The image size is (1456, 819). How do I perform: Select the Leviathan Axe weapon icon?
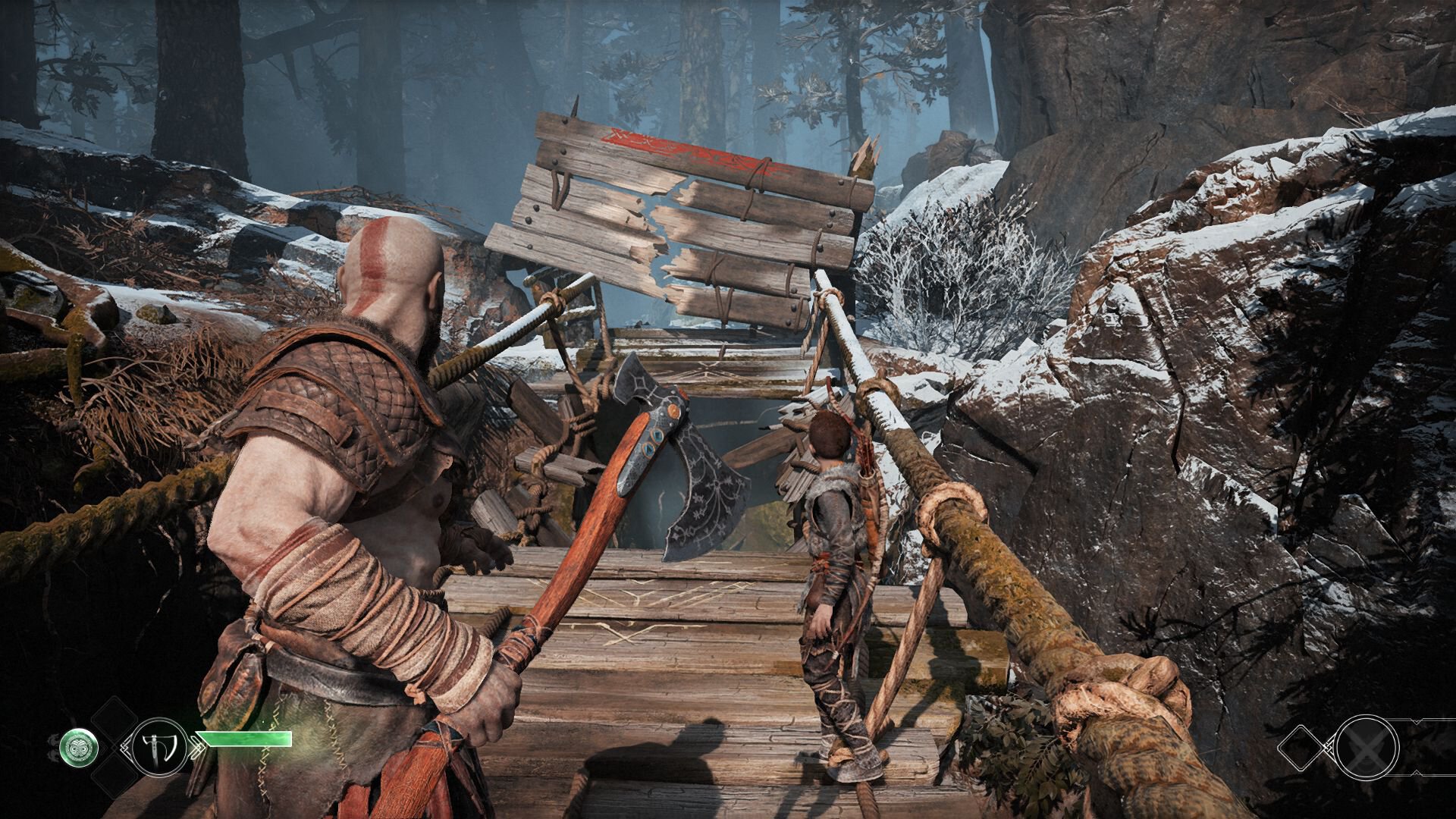tap(161, 745)
